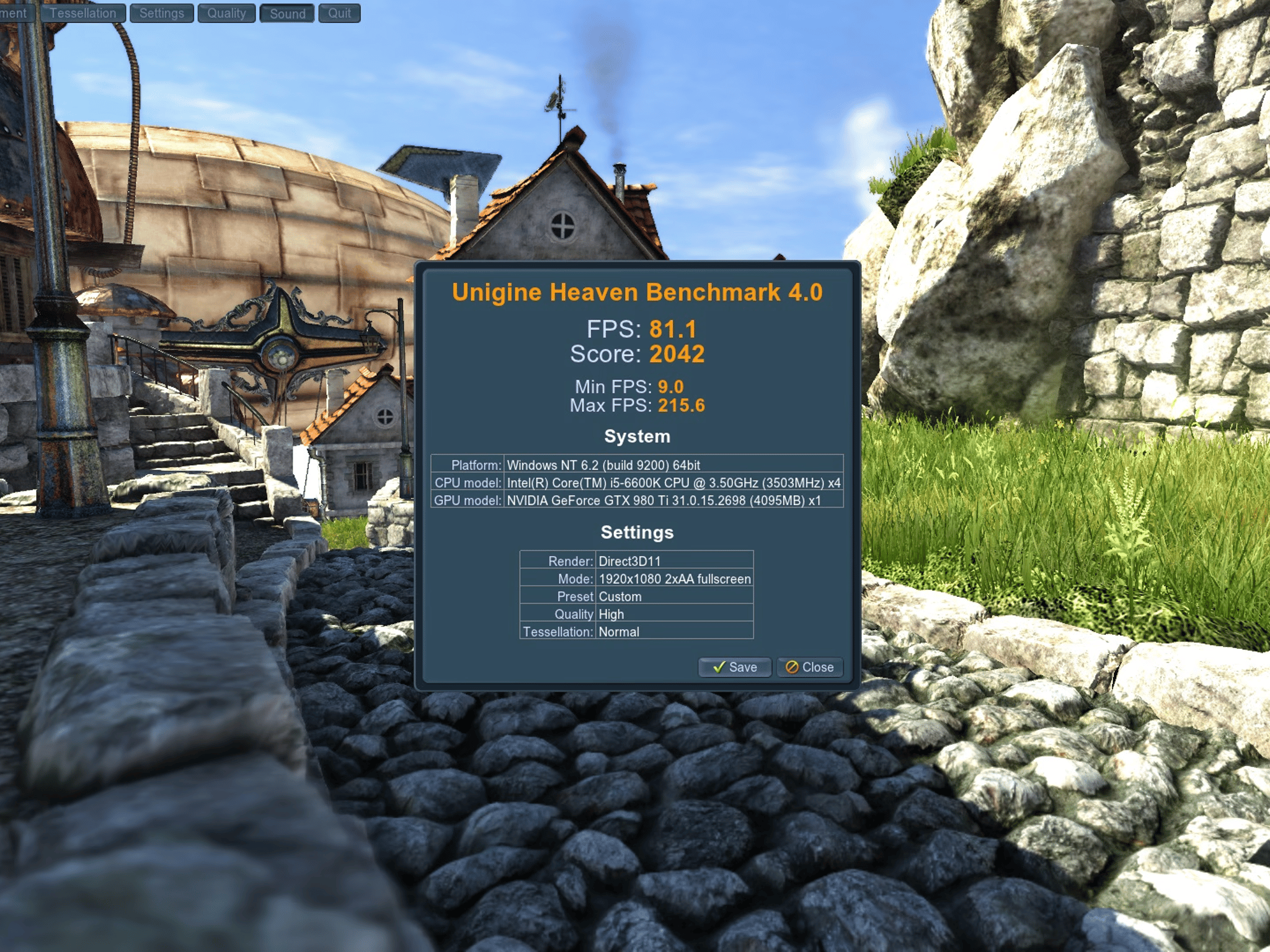This screenshot has height=952, width=1270.
Task: Save the benchmark results
Action: coord(735,668)
